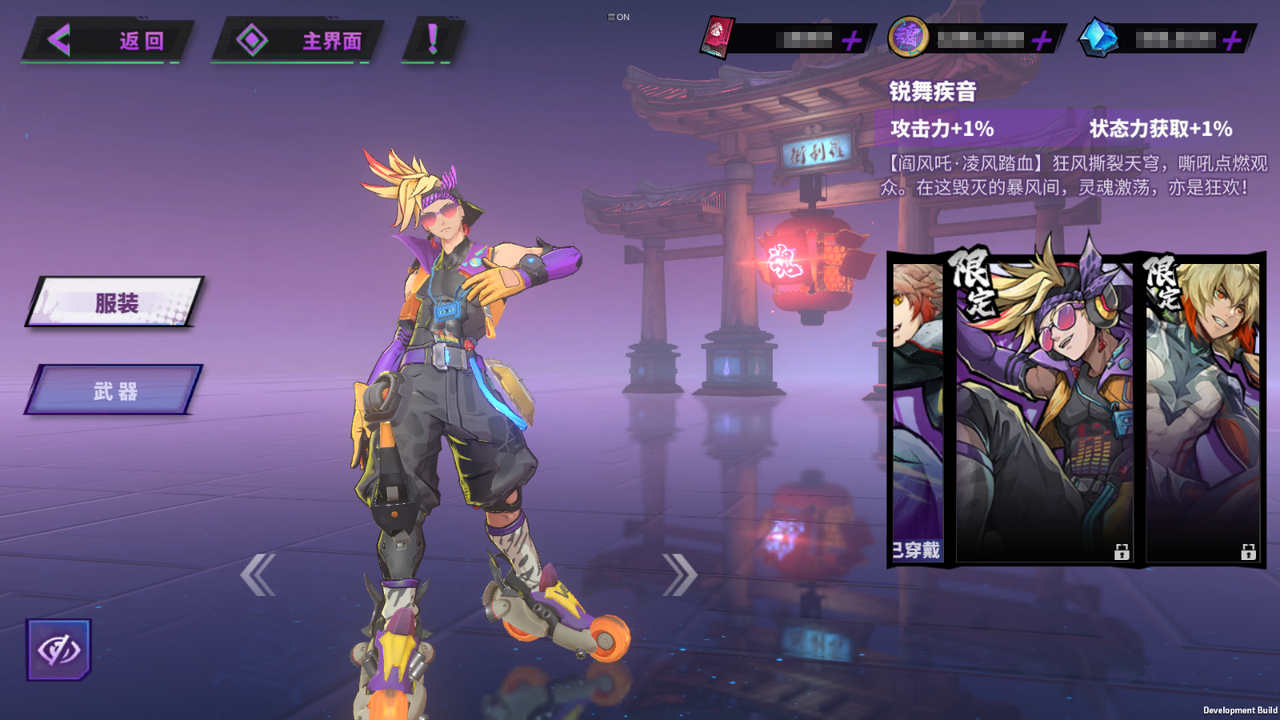
Task: Select the currently equipped 已穿戴 outfit card
Action: tap(917, 410)
